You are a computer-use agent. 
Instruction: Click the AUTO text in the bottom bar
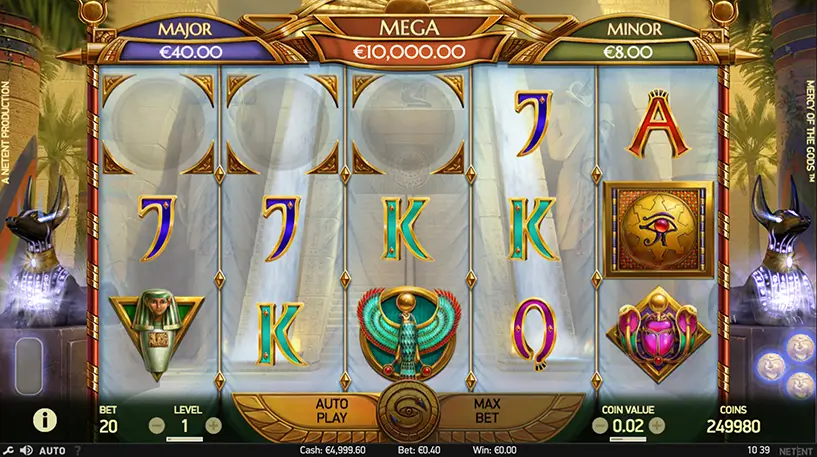pyautogui.click(x=52, y=450)
